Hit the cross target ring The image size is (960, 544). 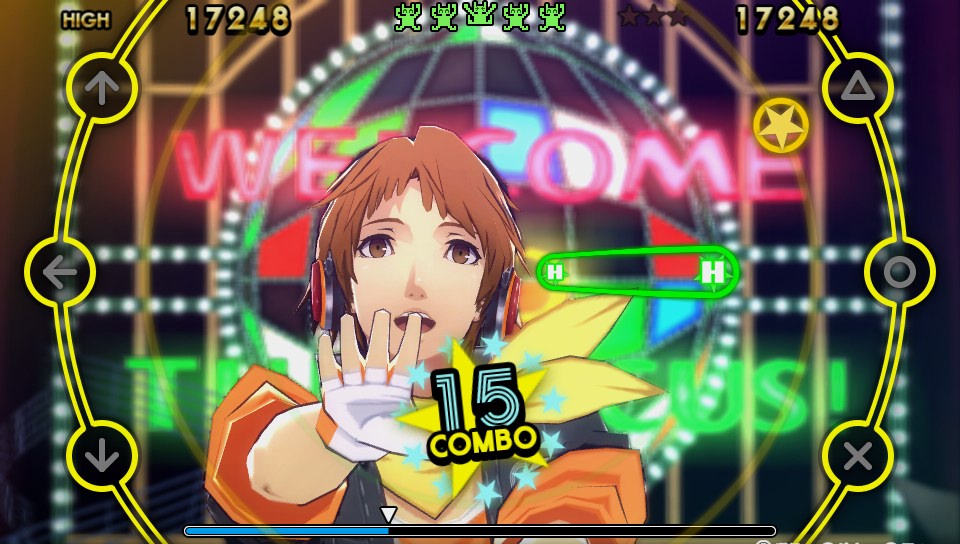click(857, 456)
